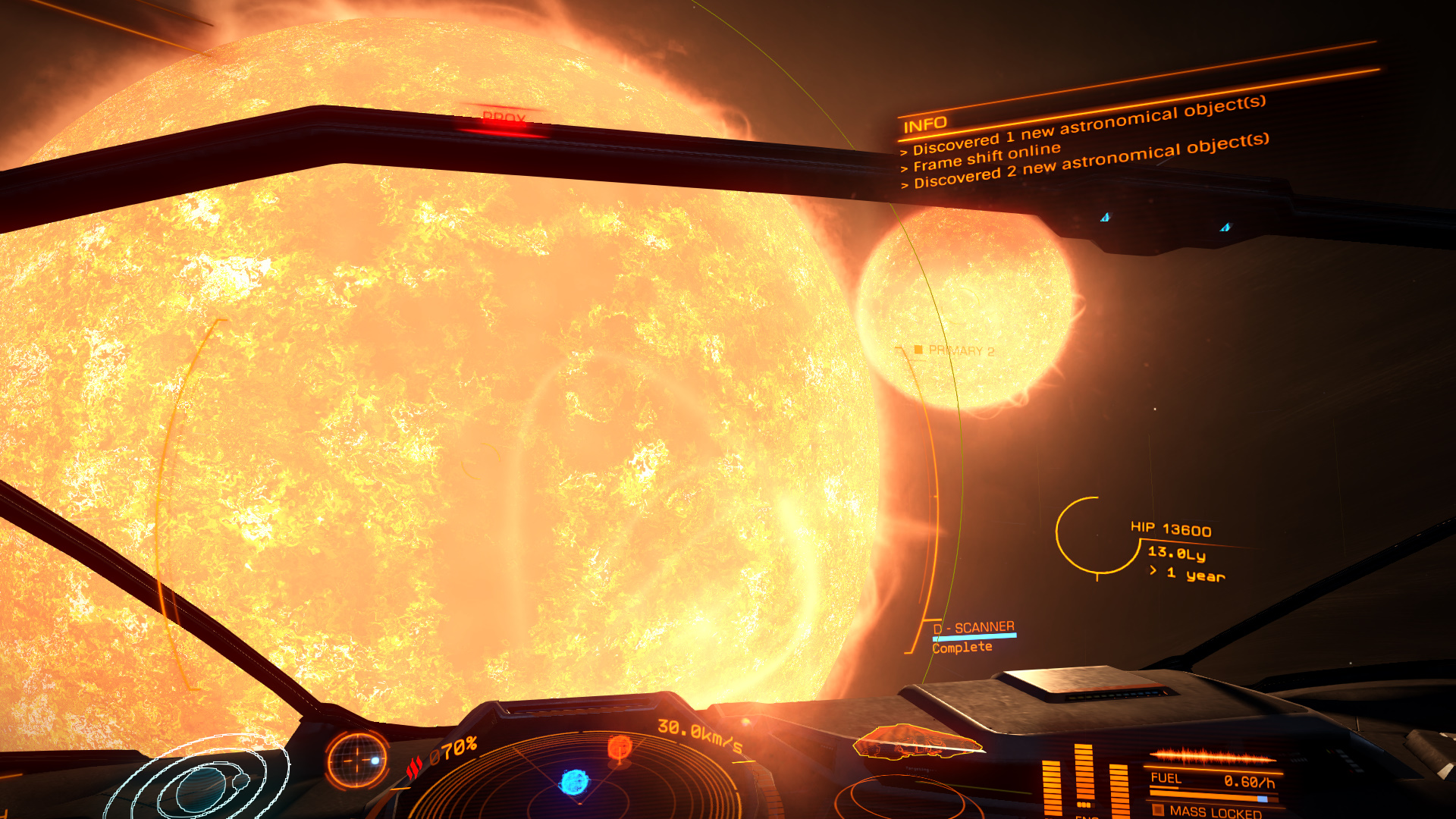Click the HIP 13600 destination marker

pyautogui.click(x=1170, y=529)
